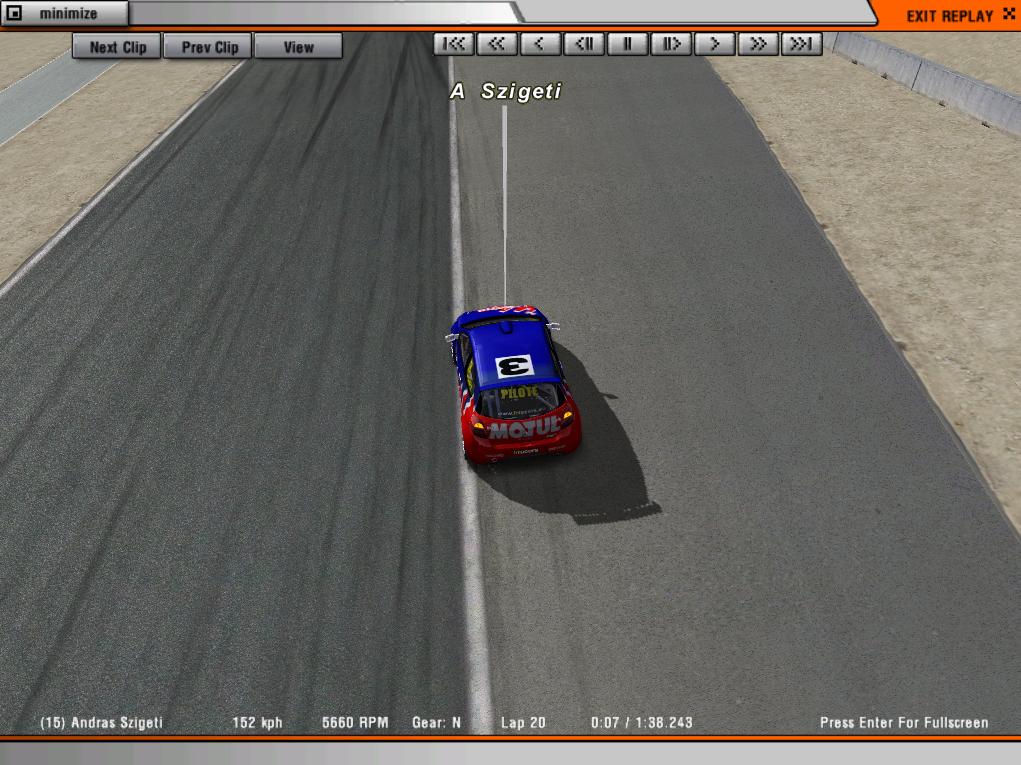Open the View button
Image resolution: width=1021 pixels, height=765 pixels.
tap(298, 47)
